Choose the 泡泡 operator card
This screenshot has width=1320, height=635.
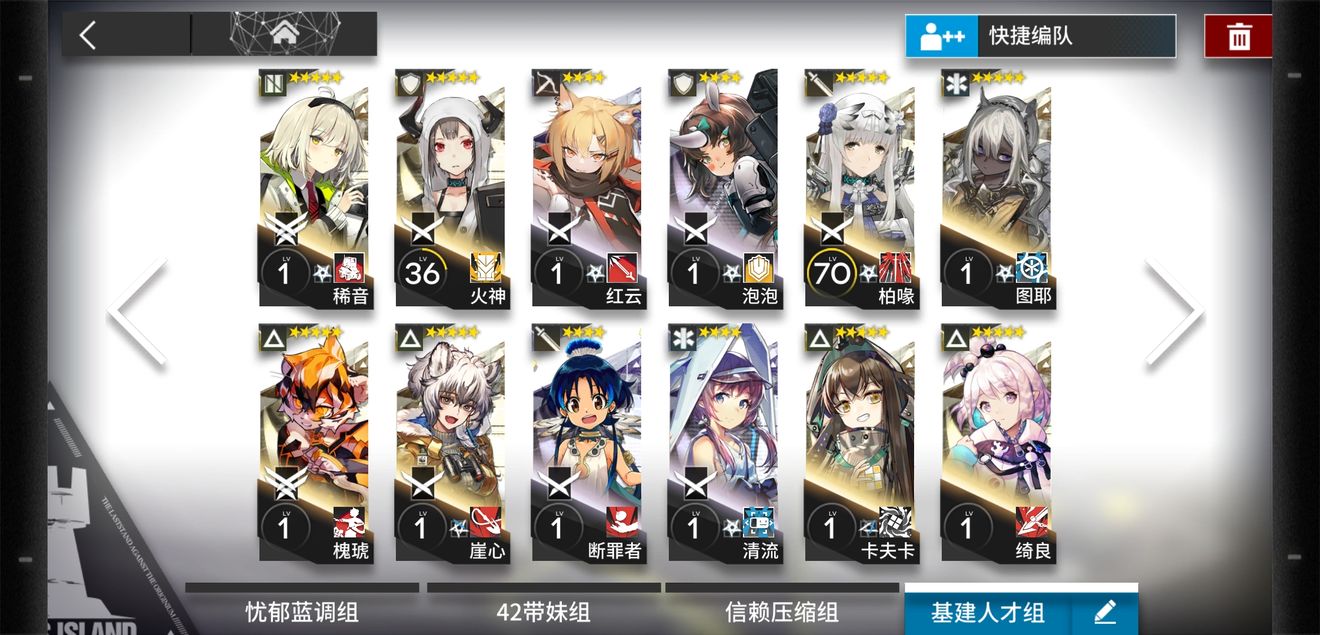pyautogui.click(x=723, y=190)
